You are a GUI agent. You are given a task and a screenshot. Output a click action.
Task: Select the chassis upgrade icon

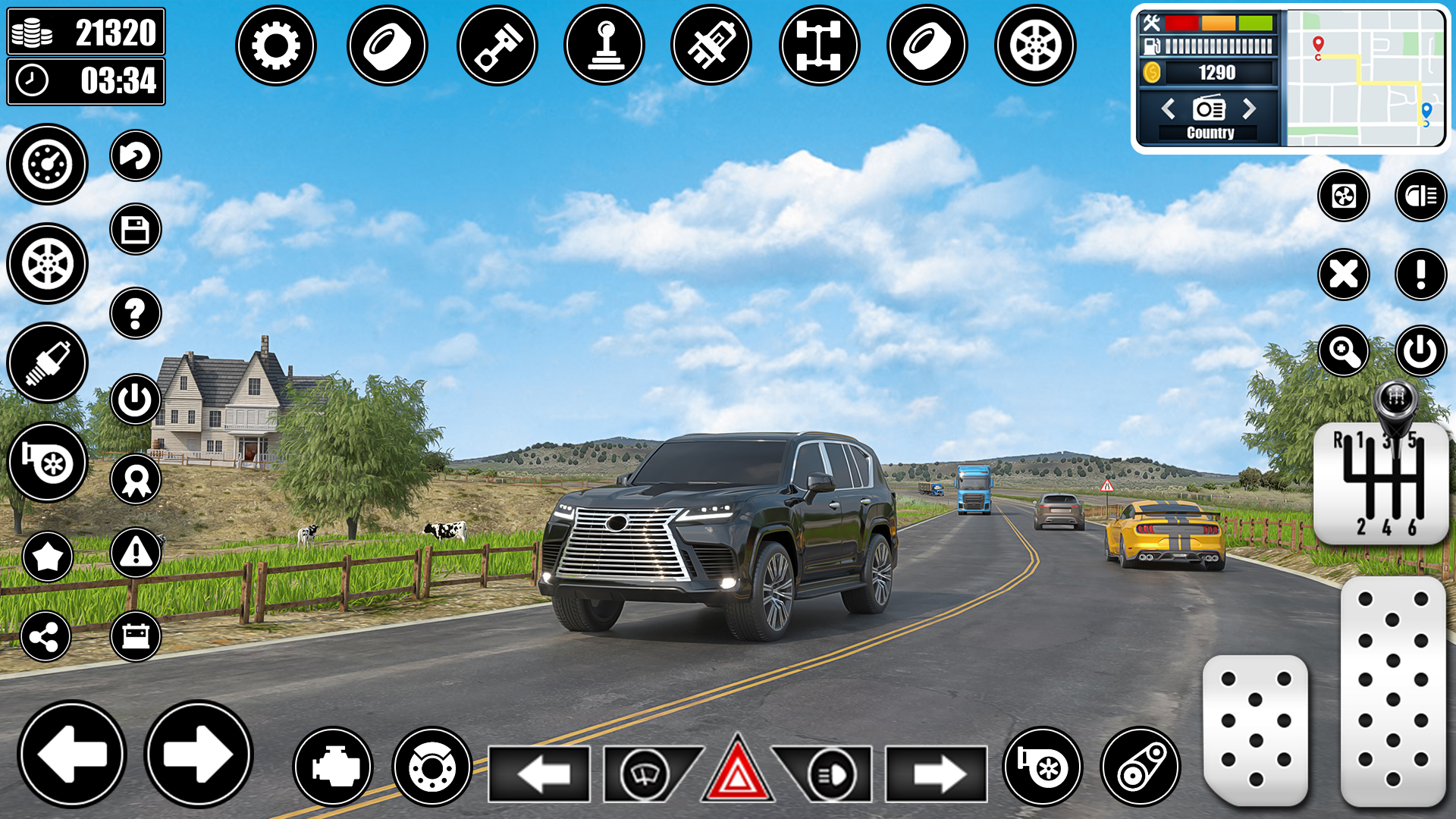tap(819, 45)
